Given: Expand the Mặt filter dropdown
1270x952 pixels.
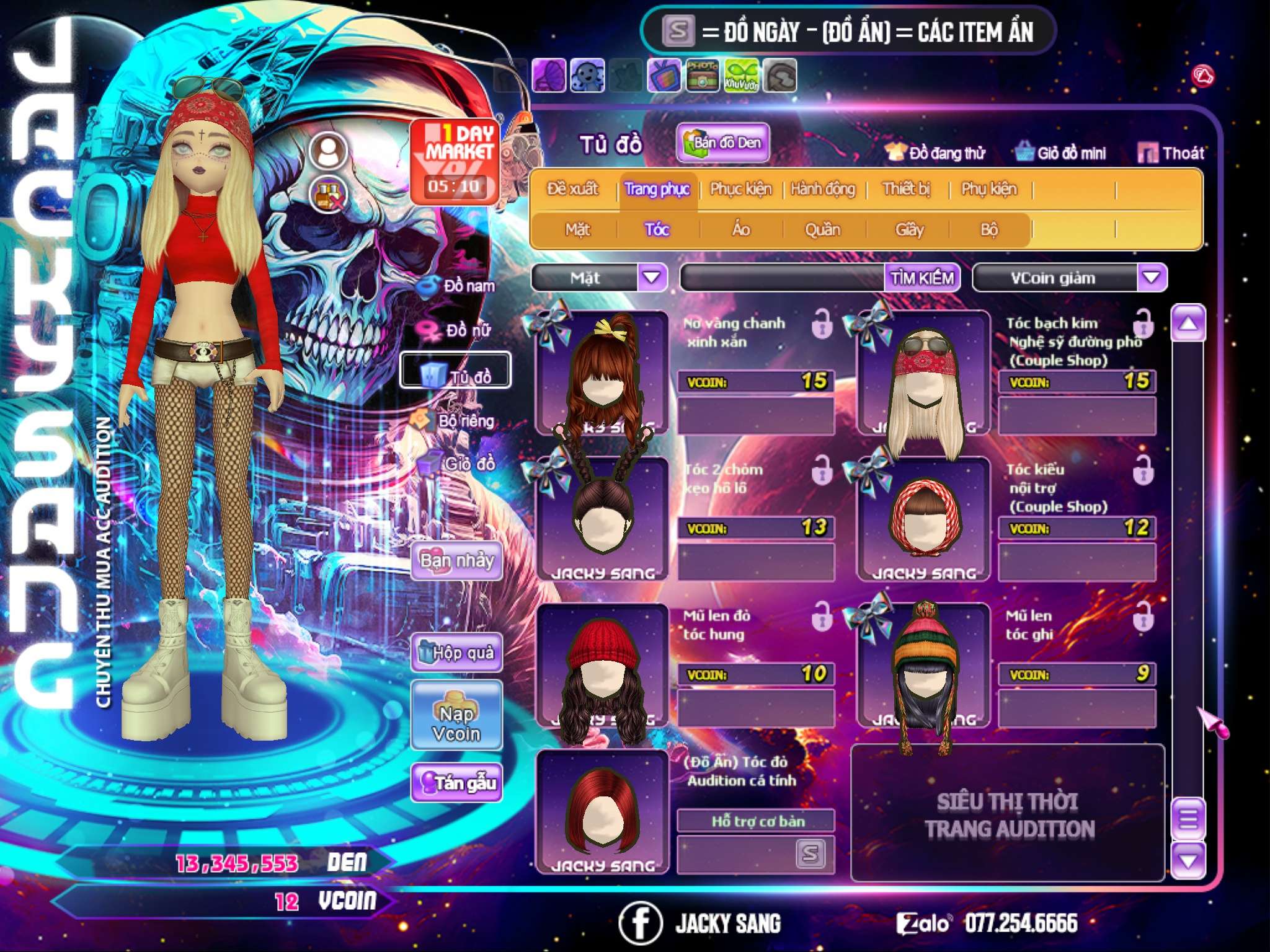Looking at the screenshot, I should point(651,278).
